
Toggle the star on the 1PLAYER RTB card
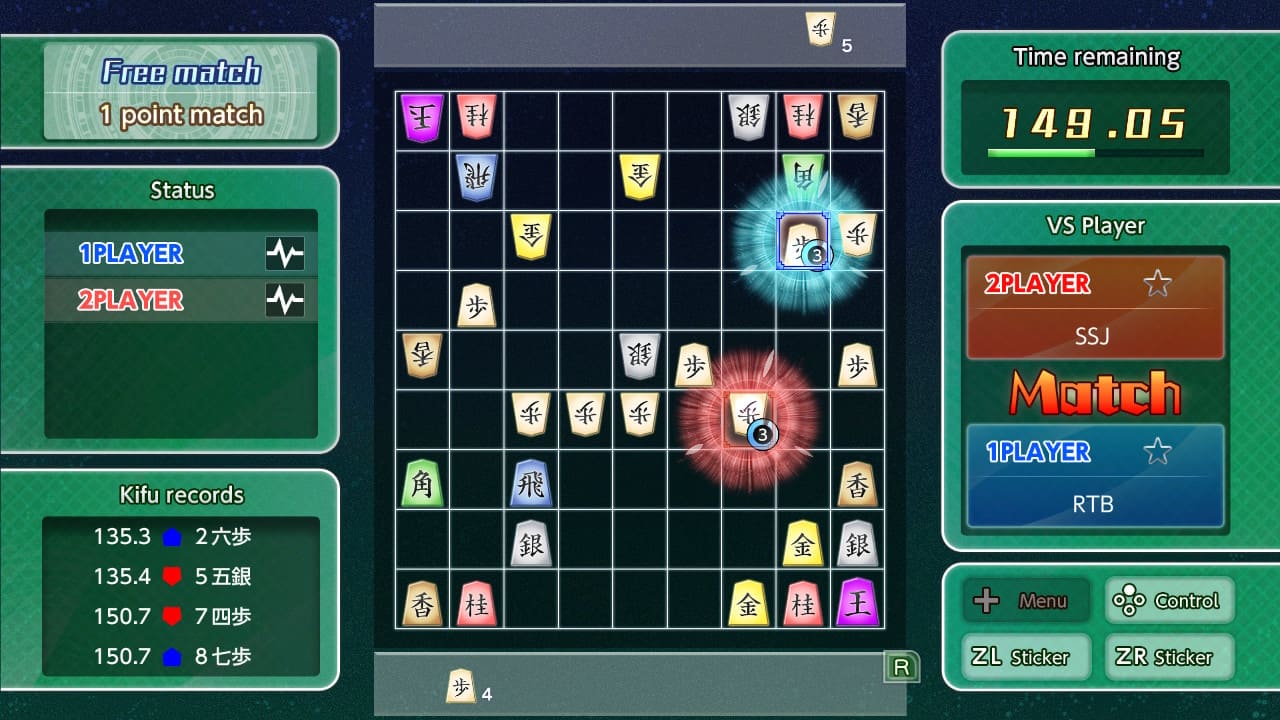pyautogui.click(x=1157, y=450)
